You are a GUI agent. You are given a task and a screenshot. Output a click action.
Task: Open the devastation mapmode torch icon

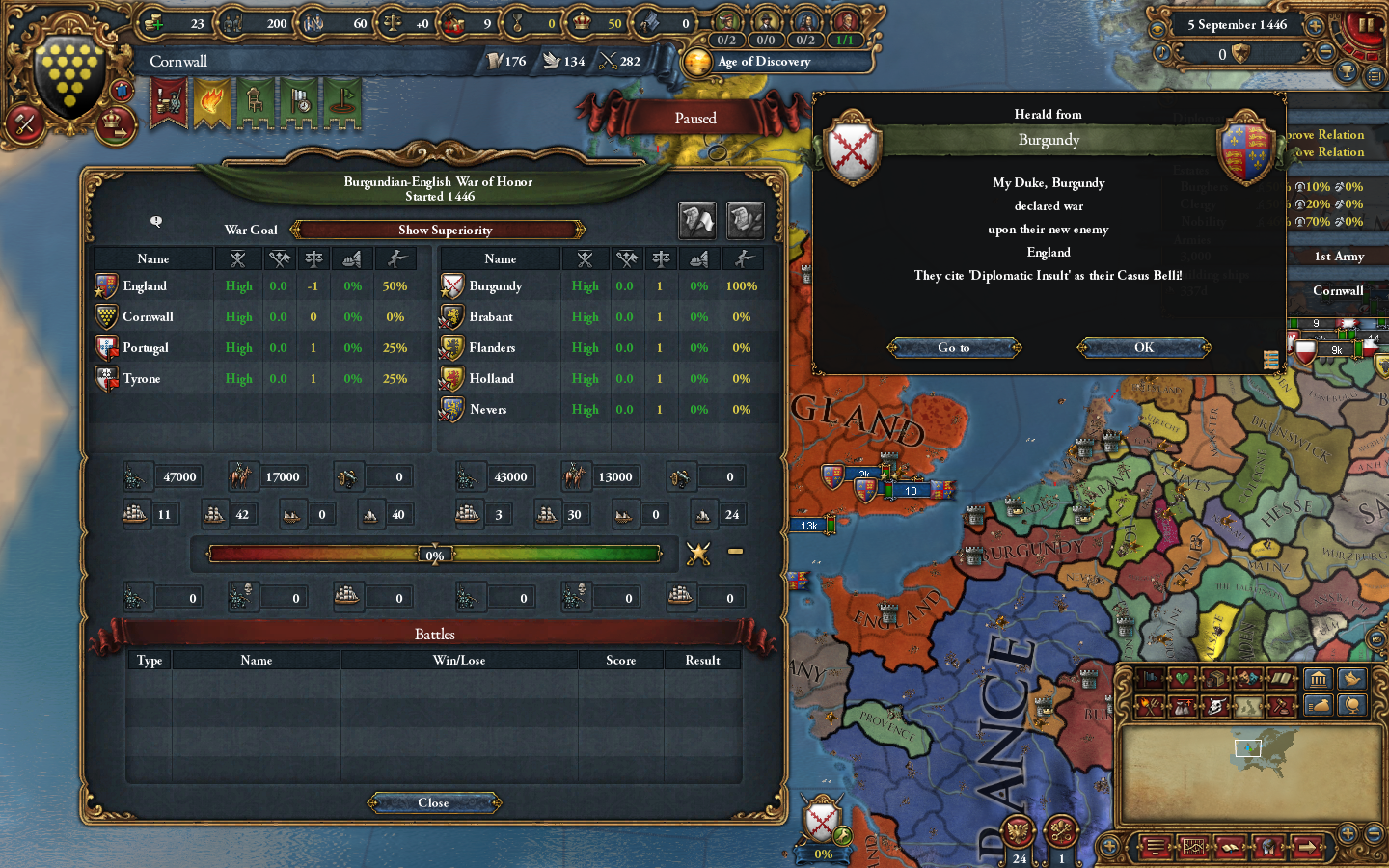click(1151, 705)
